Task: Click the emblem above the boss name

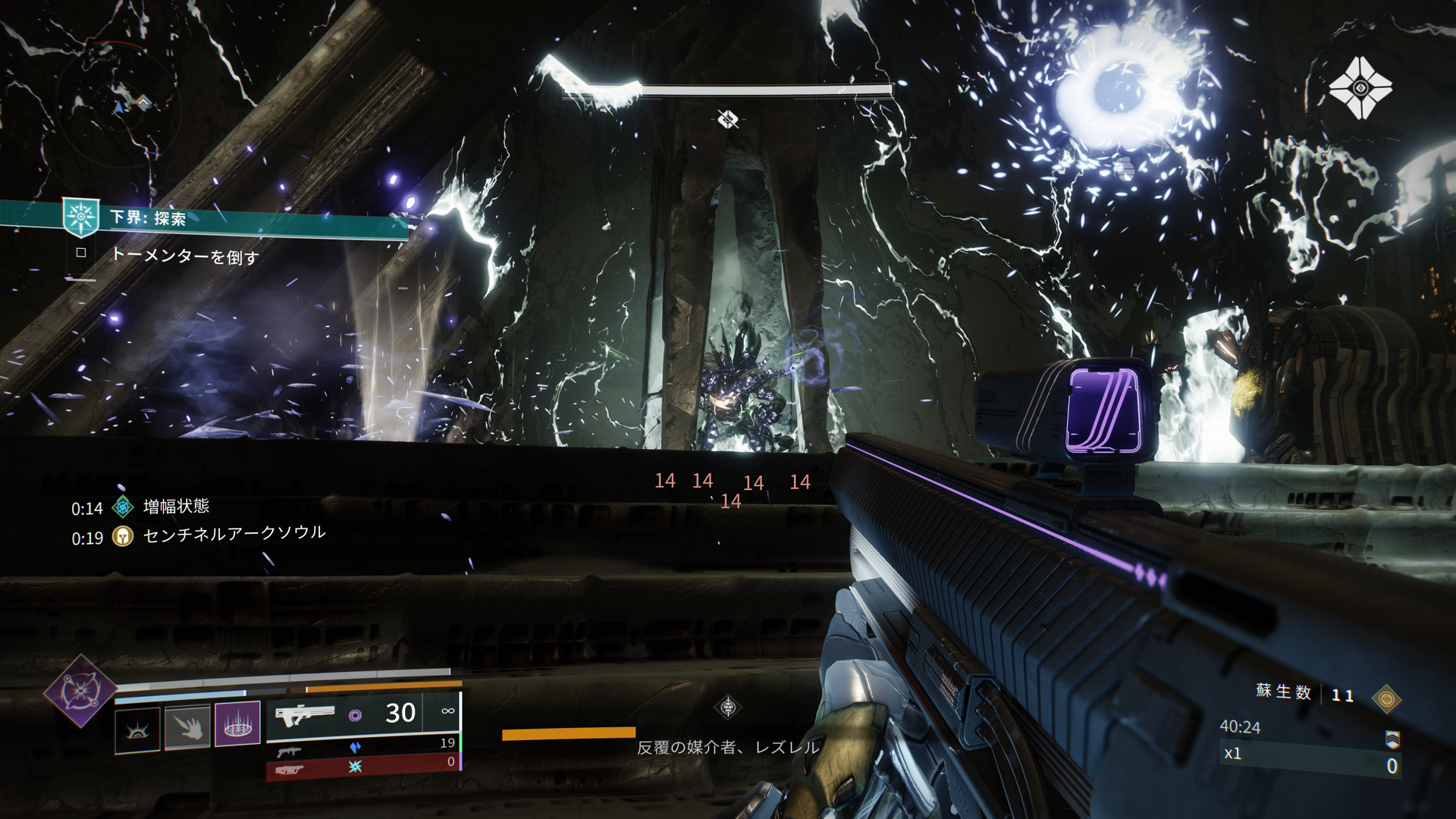Action: pyautogui.click(x=728, y=708)
